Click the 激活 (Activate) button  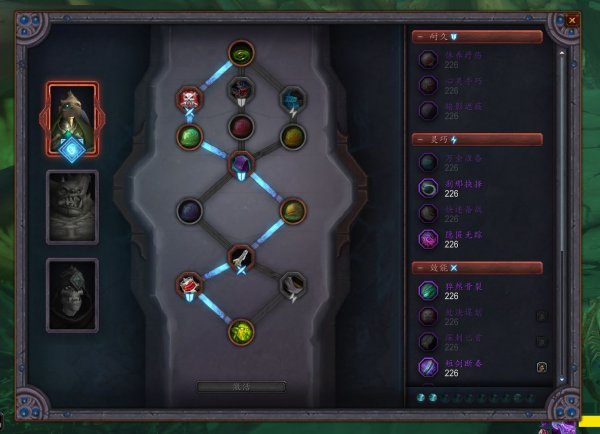pyautogui.click(x=240, y=386)
